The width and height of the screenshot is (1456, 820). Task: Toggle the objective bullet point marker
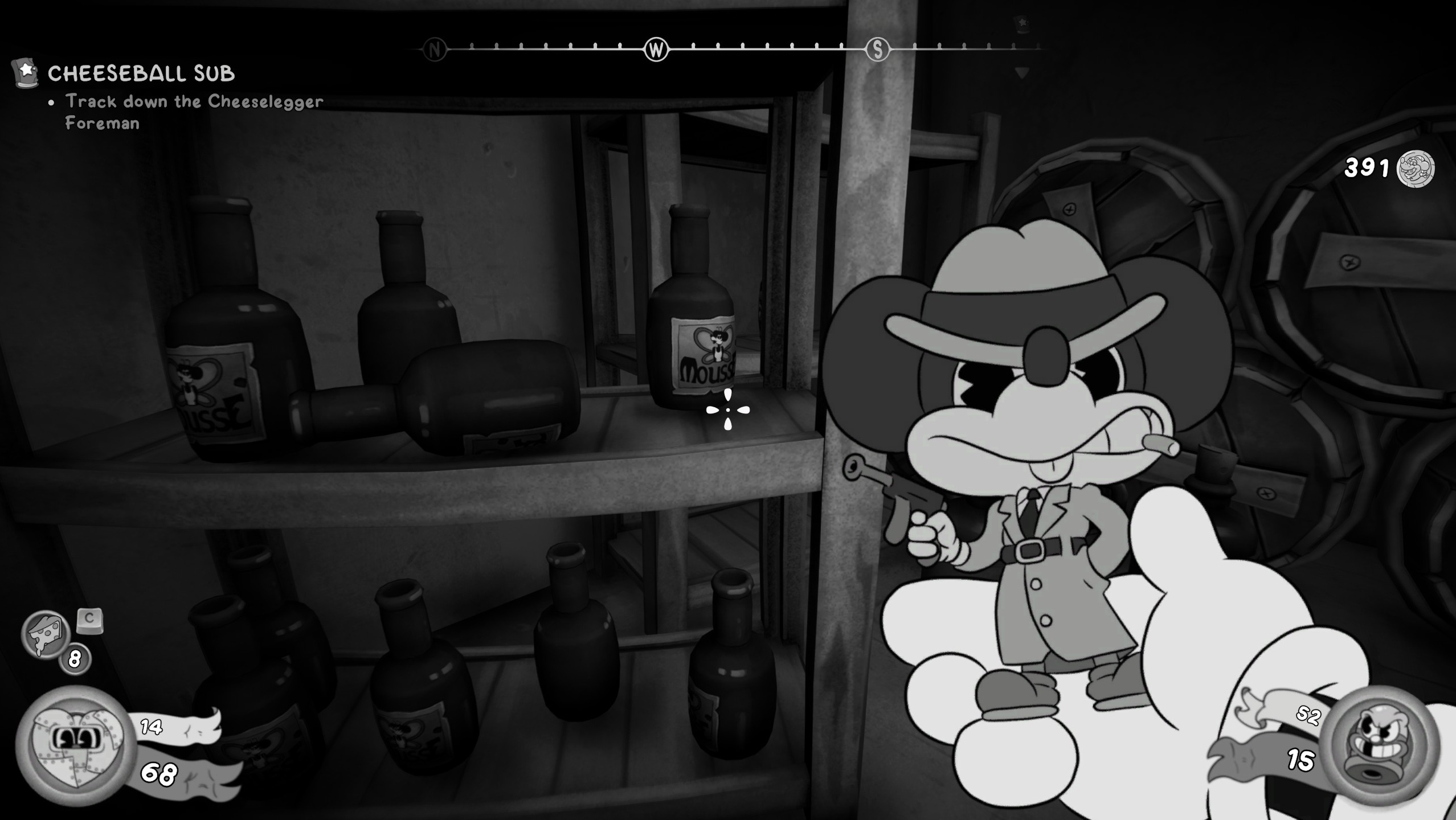51,102
